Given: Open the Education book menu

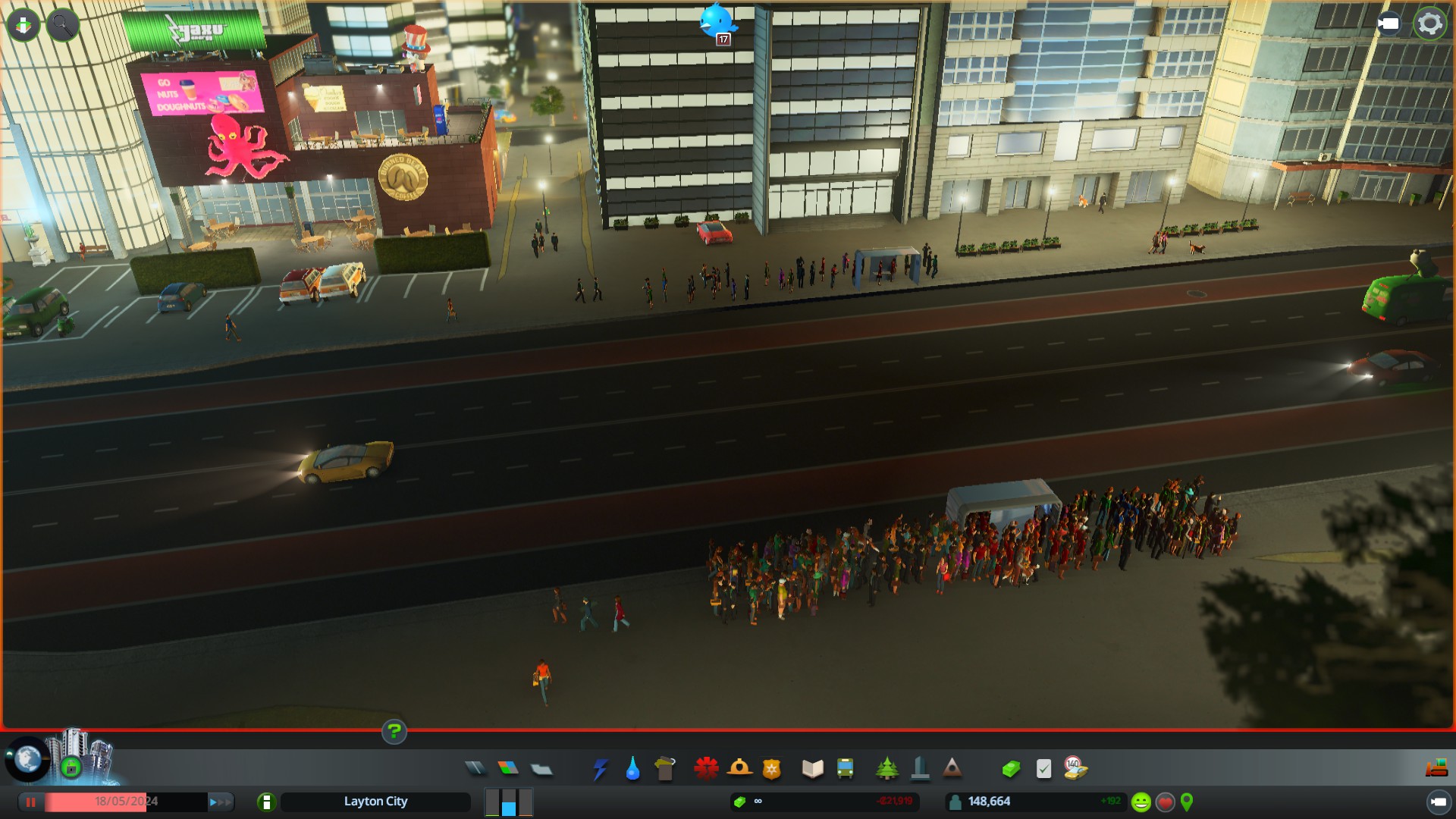Looking at the screenshot, I should coord(812,769).
